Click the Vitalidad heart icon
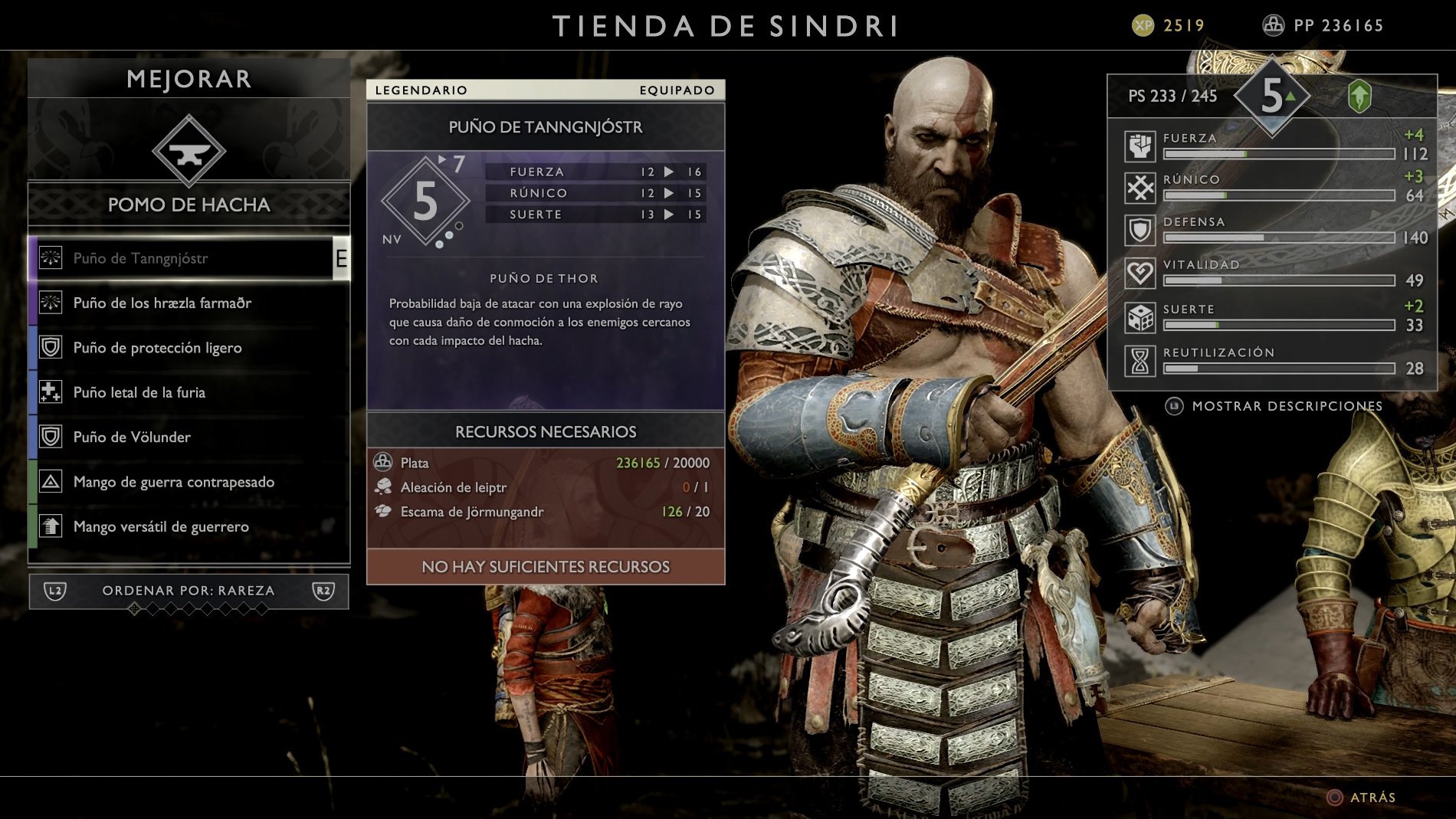 [1140, 272]
